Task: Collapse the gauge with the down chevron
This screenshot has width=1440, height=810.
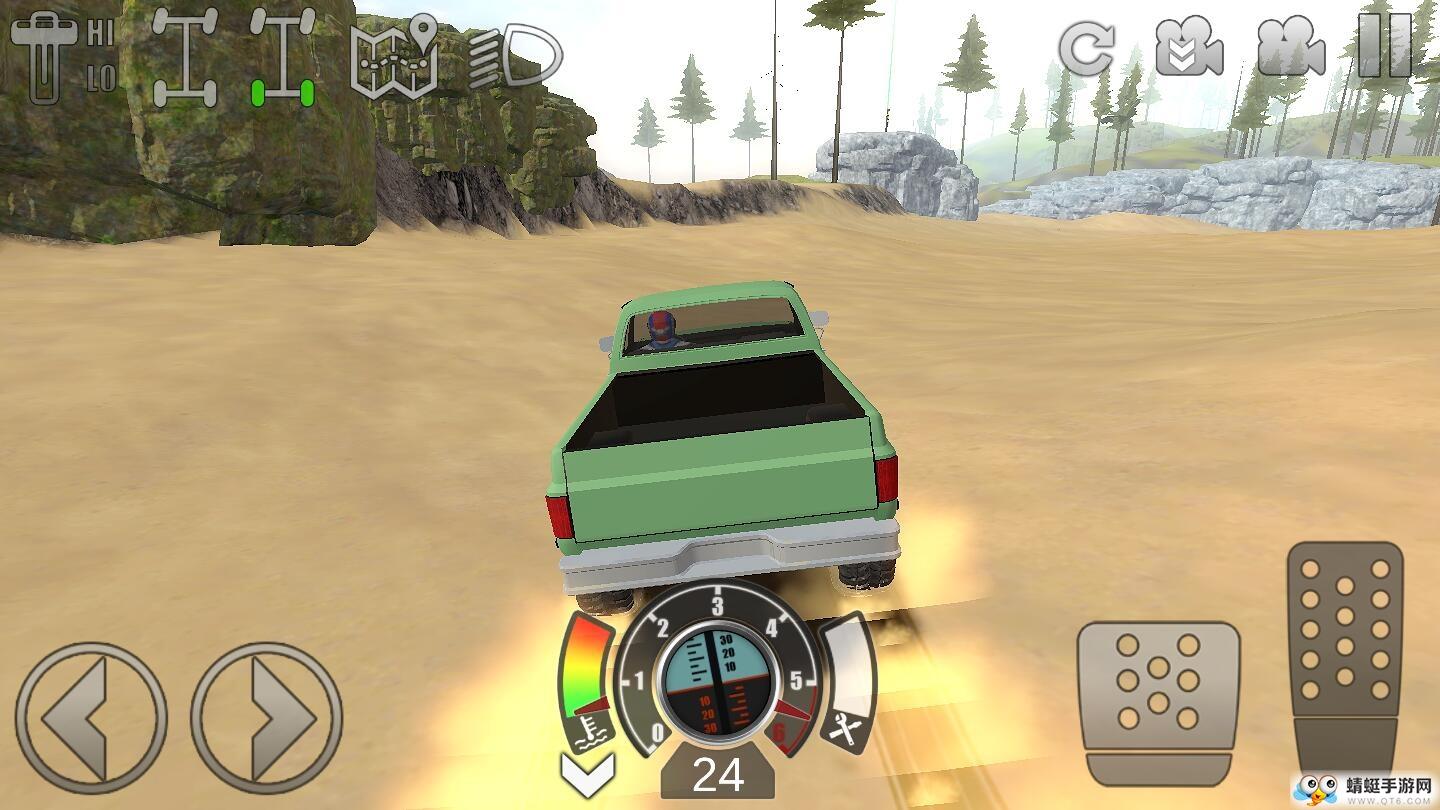Action: [x=588, y=773]
